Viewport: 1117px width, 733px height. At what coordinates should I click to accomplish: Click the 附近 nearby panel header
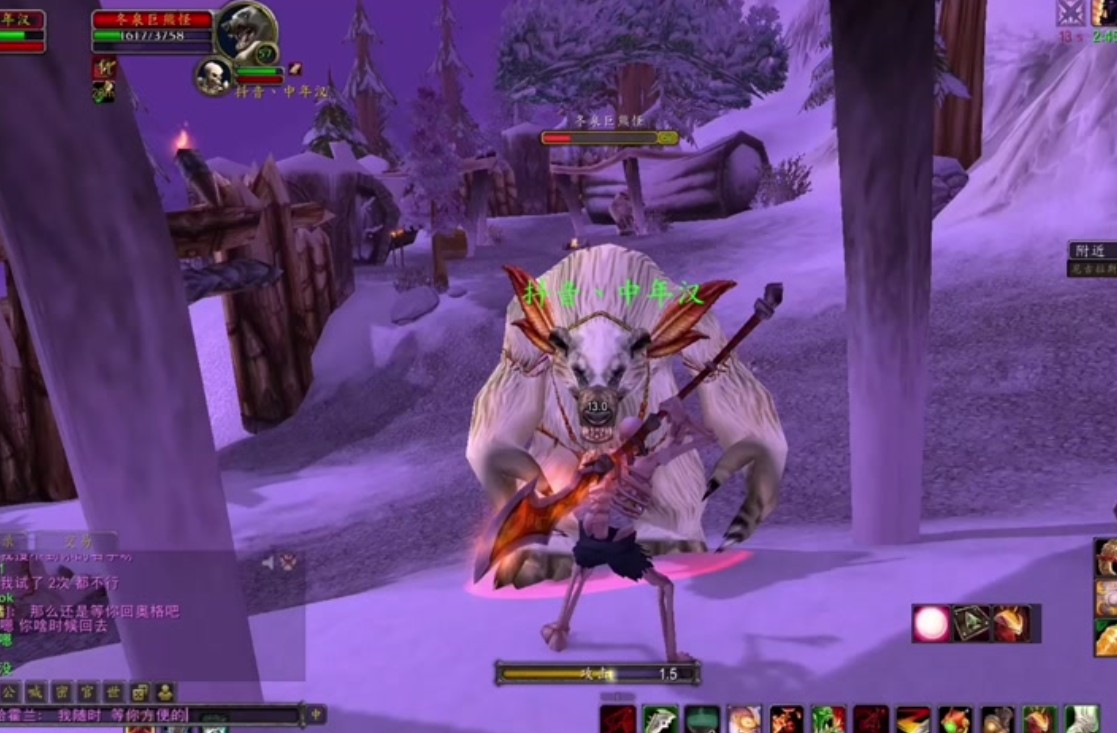(x=1091, y=251)
